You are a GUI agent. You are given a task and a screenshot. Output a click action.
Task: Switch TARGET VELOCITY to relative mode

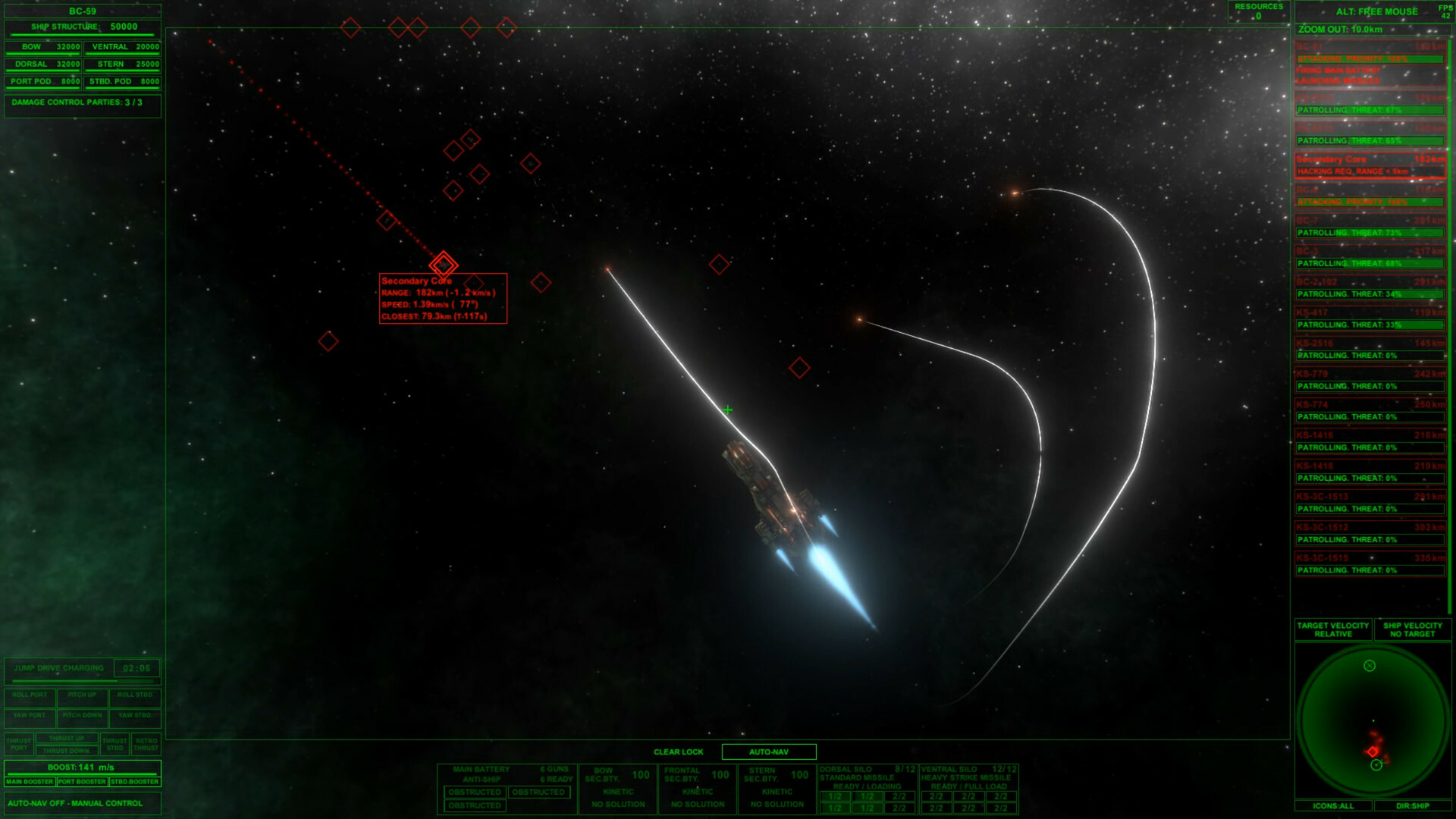(x=1332, y=629)
